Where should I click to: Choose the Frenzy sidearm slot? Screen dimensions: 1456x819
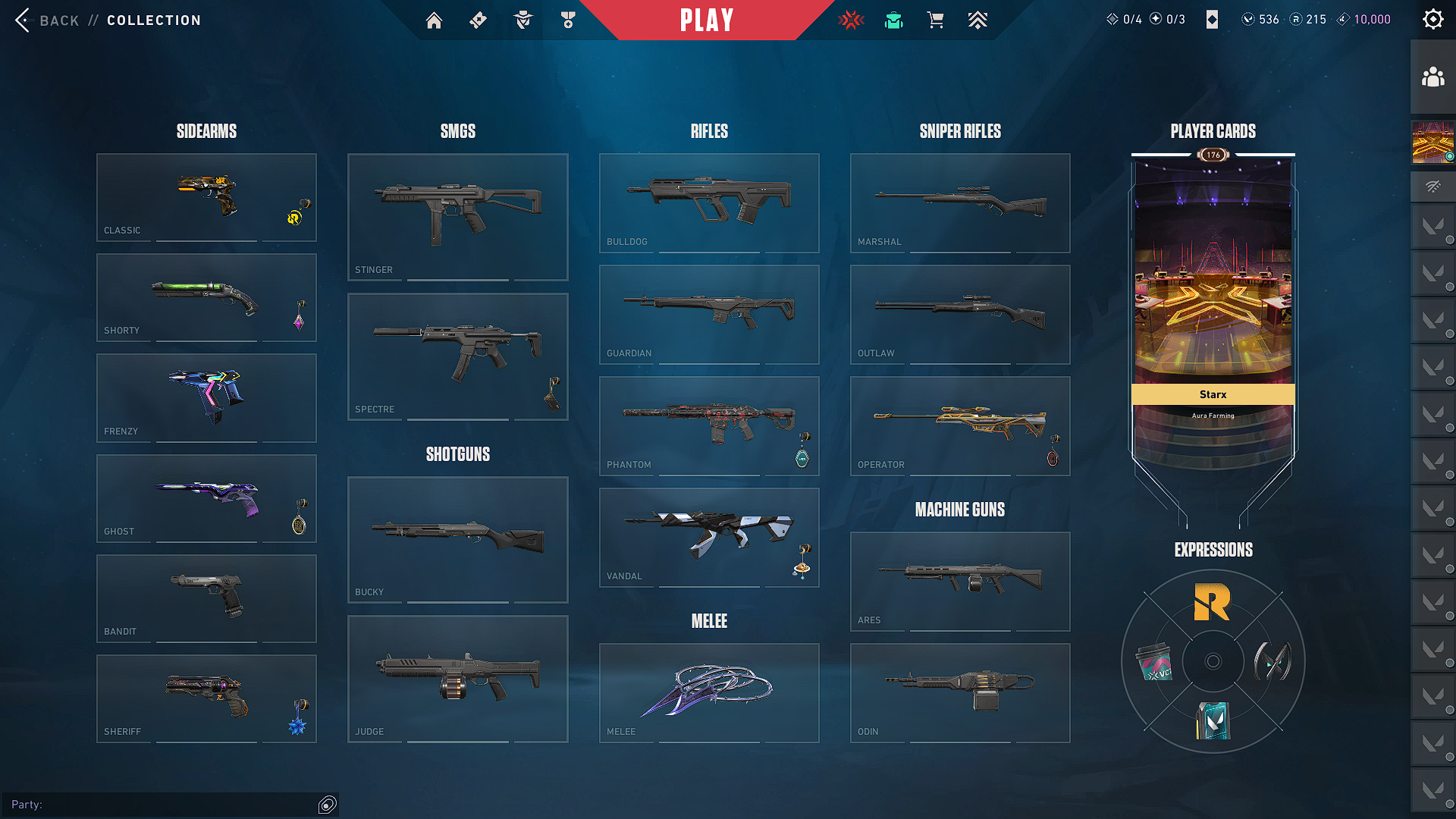(x=206, y=397)
